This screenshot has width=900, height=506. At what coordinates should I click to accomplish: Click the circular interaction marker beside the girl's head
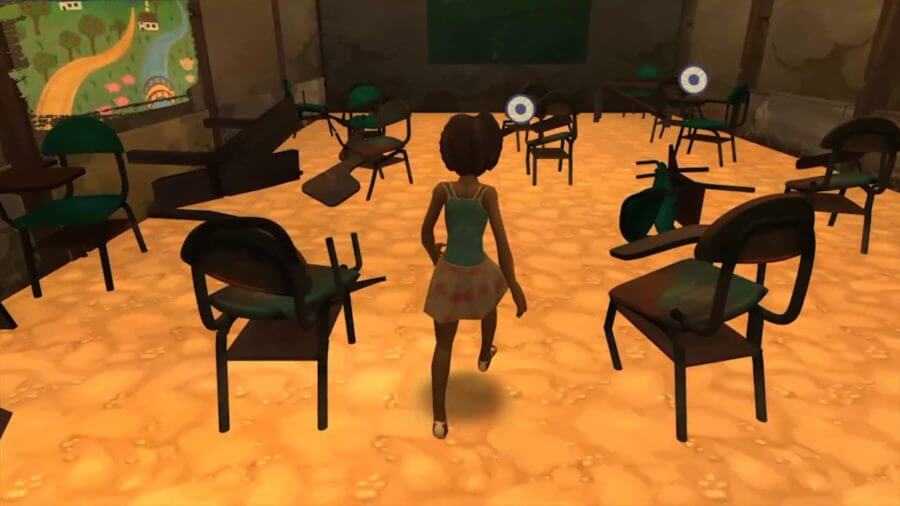tap(518, 108)
